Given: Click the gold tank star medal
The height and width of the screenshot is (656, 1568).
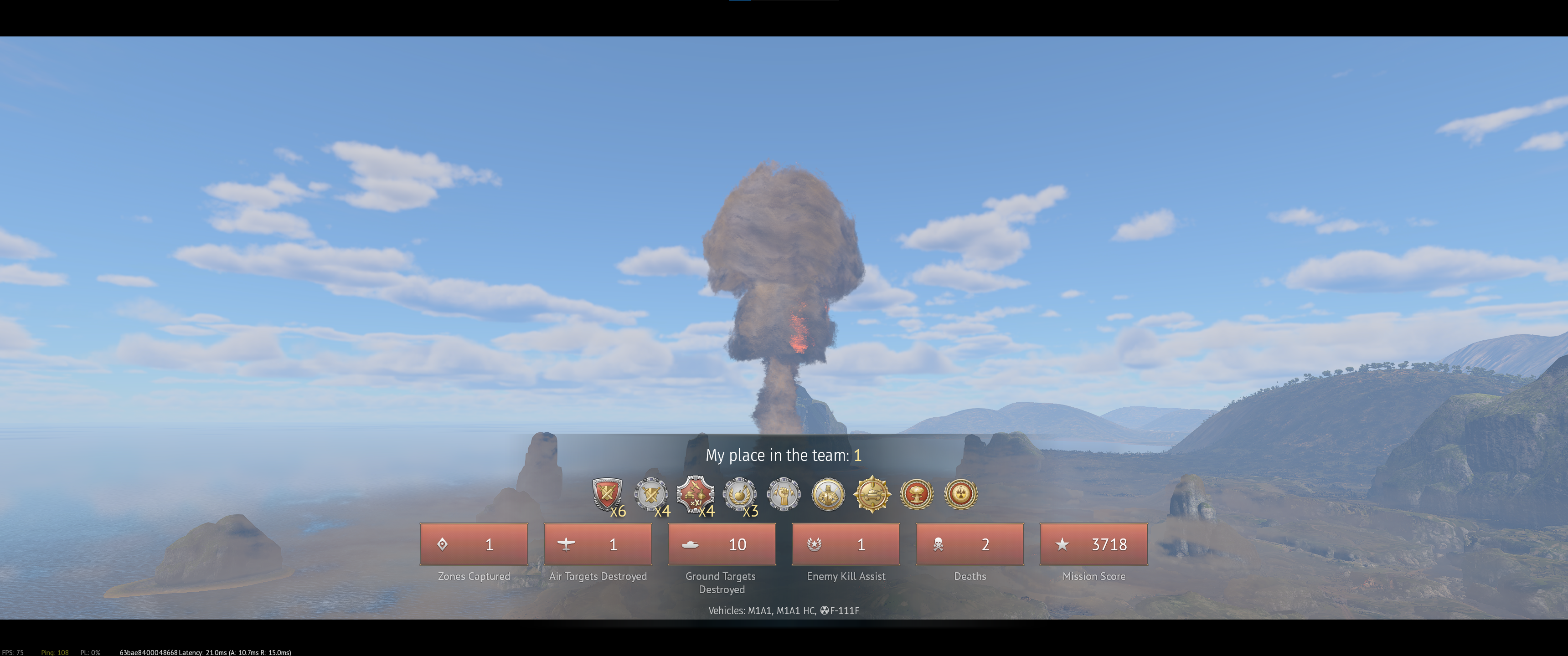Looking at the screenshot, I should [872, 493].
